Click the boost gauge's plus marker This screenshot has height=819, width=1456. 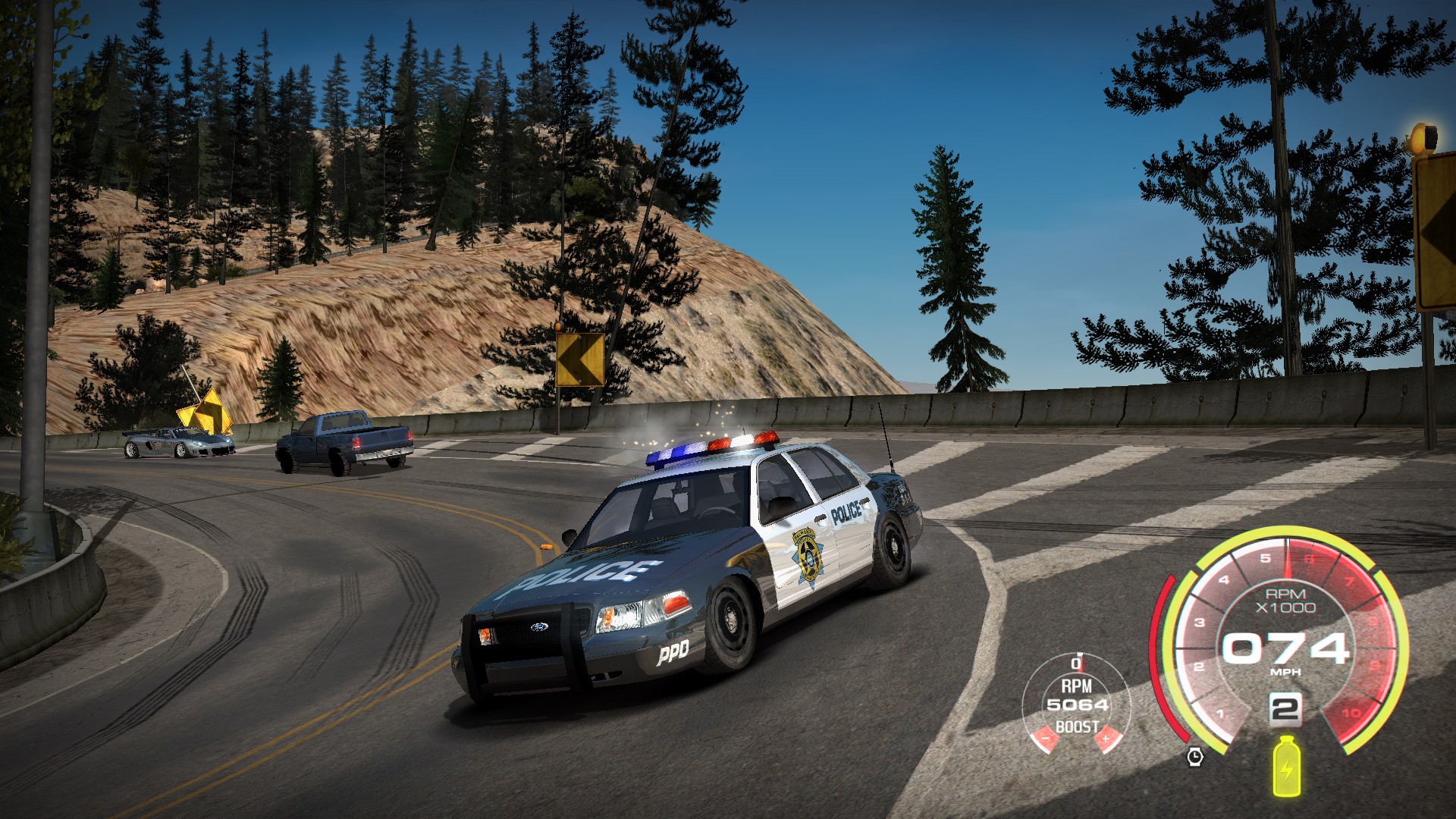click(x=1106, y=738)
